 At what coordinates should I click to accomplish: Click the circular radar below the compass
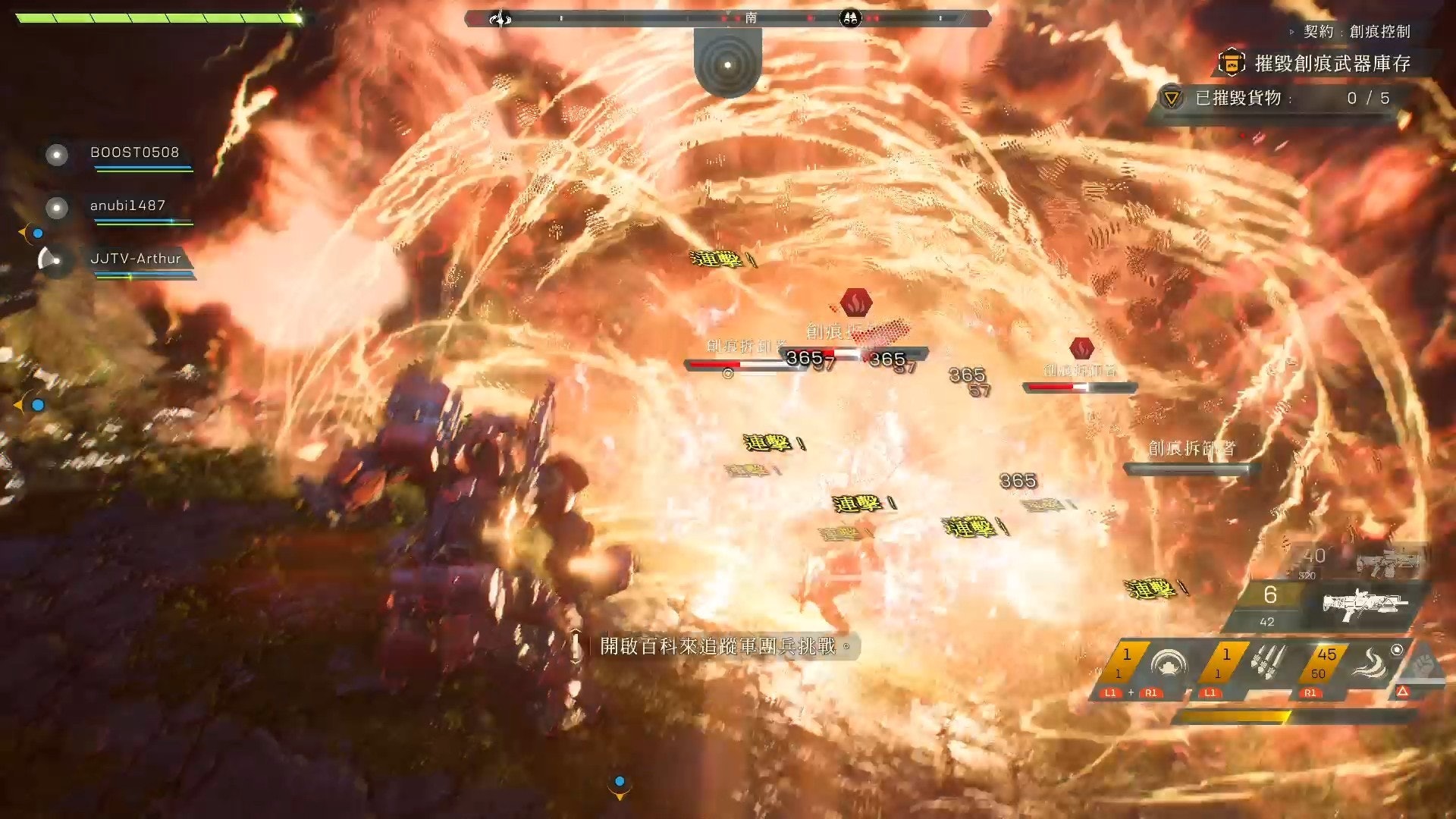[727, 64]
